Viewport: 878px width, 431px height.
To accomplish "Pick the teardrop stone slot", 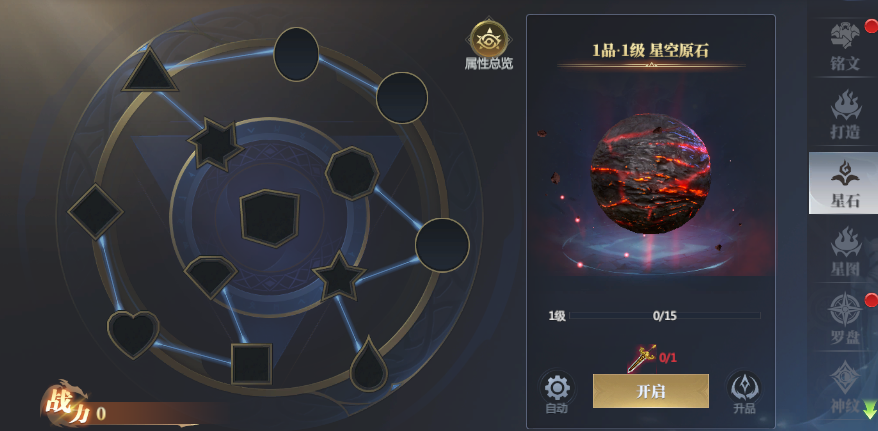I will click(x=368, y=366).
